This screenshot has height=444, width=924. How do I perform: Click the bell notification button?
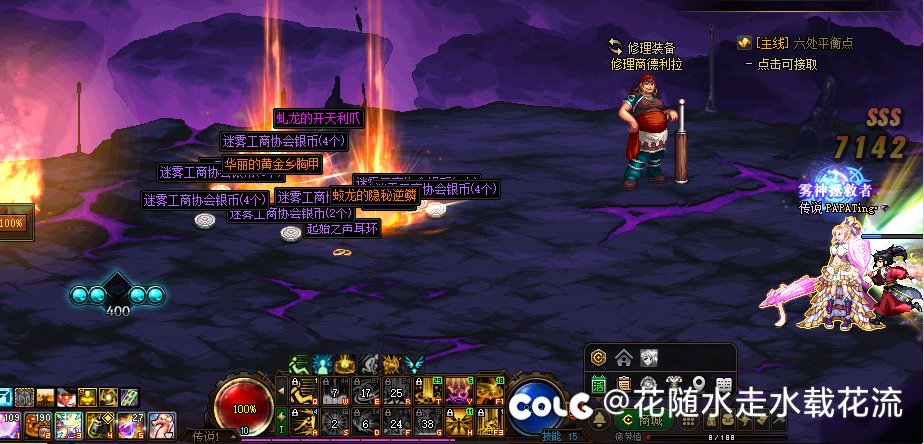click(x=599, y=421)
